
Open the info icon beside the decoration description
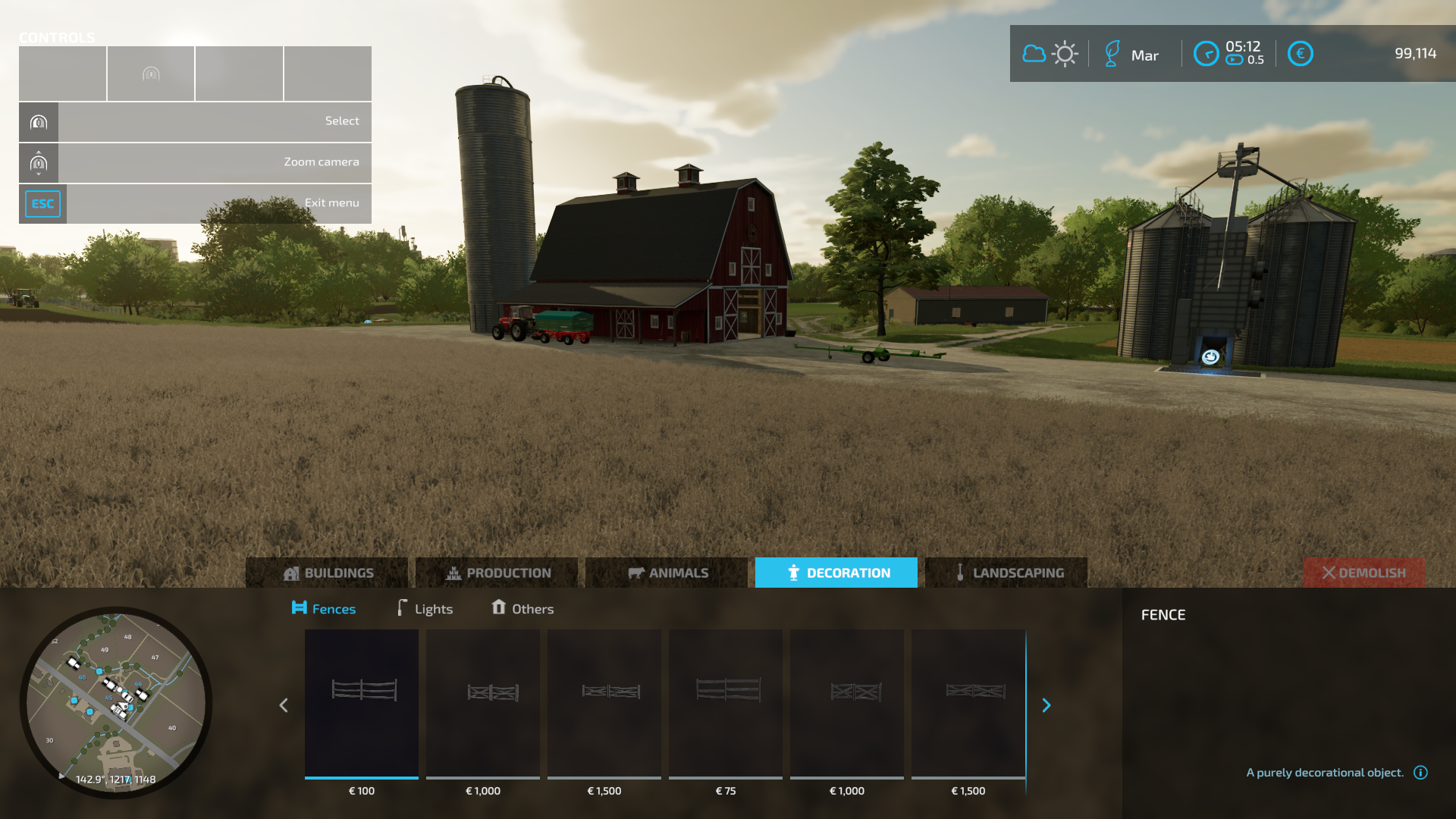point(1420,772)
